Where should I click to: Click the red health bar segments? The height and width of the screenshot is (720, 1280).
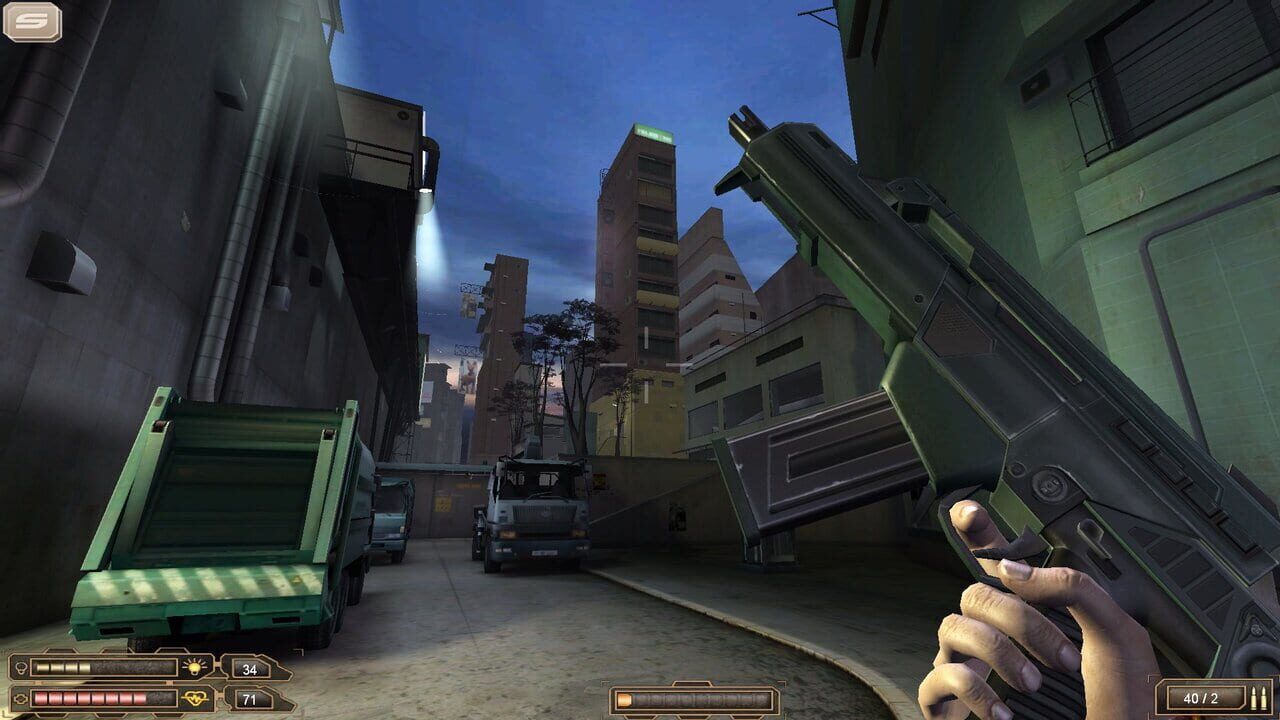click(x=87, y=697)
